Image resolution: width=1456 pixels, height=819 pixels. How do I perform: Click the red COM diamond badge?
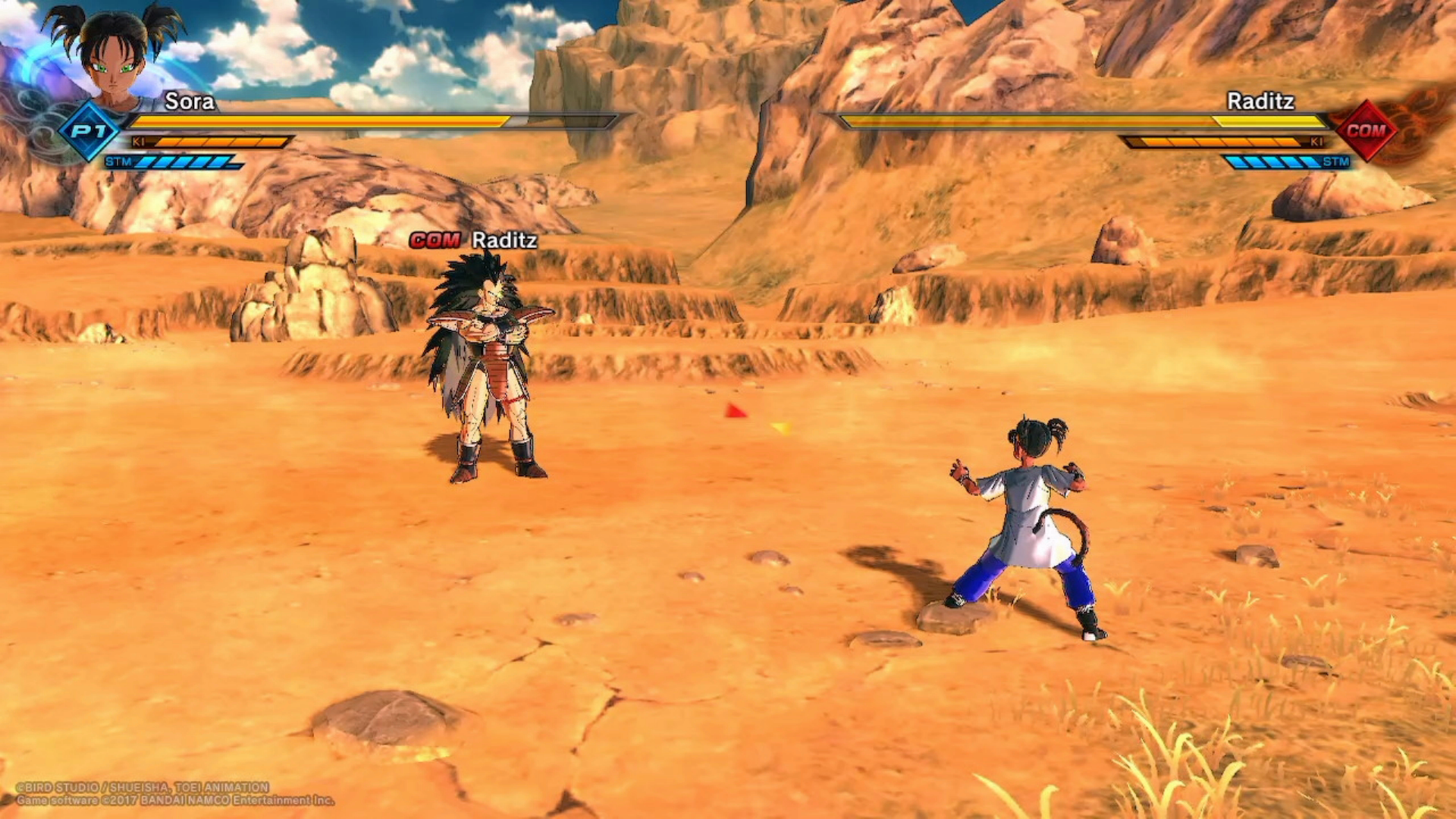1366,130
